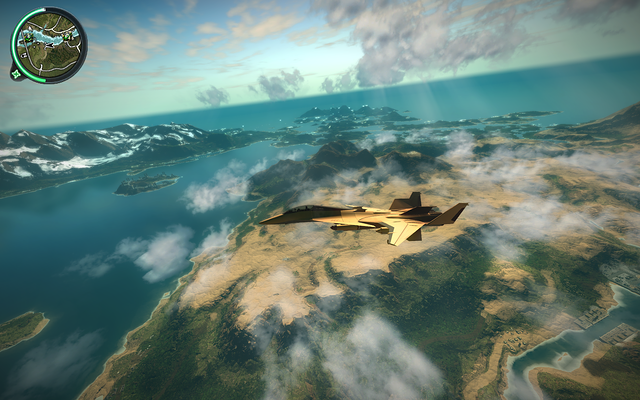Click the green star icon beside the minimap
Screen dimensions: 640x400
17,72
